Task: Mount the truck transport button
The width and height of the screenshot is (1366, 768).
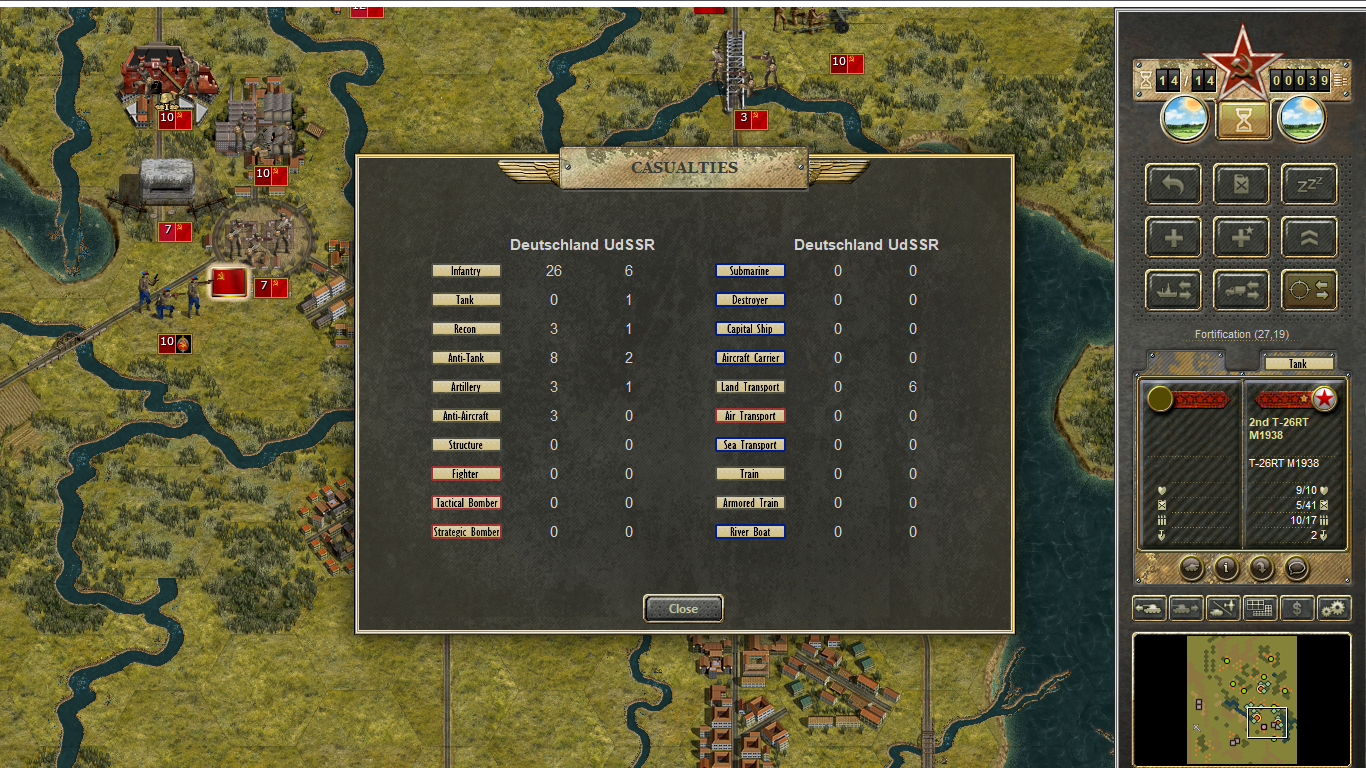Action: [x=1241, y=290]
